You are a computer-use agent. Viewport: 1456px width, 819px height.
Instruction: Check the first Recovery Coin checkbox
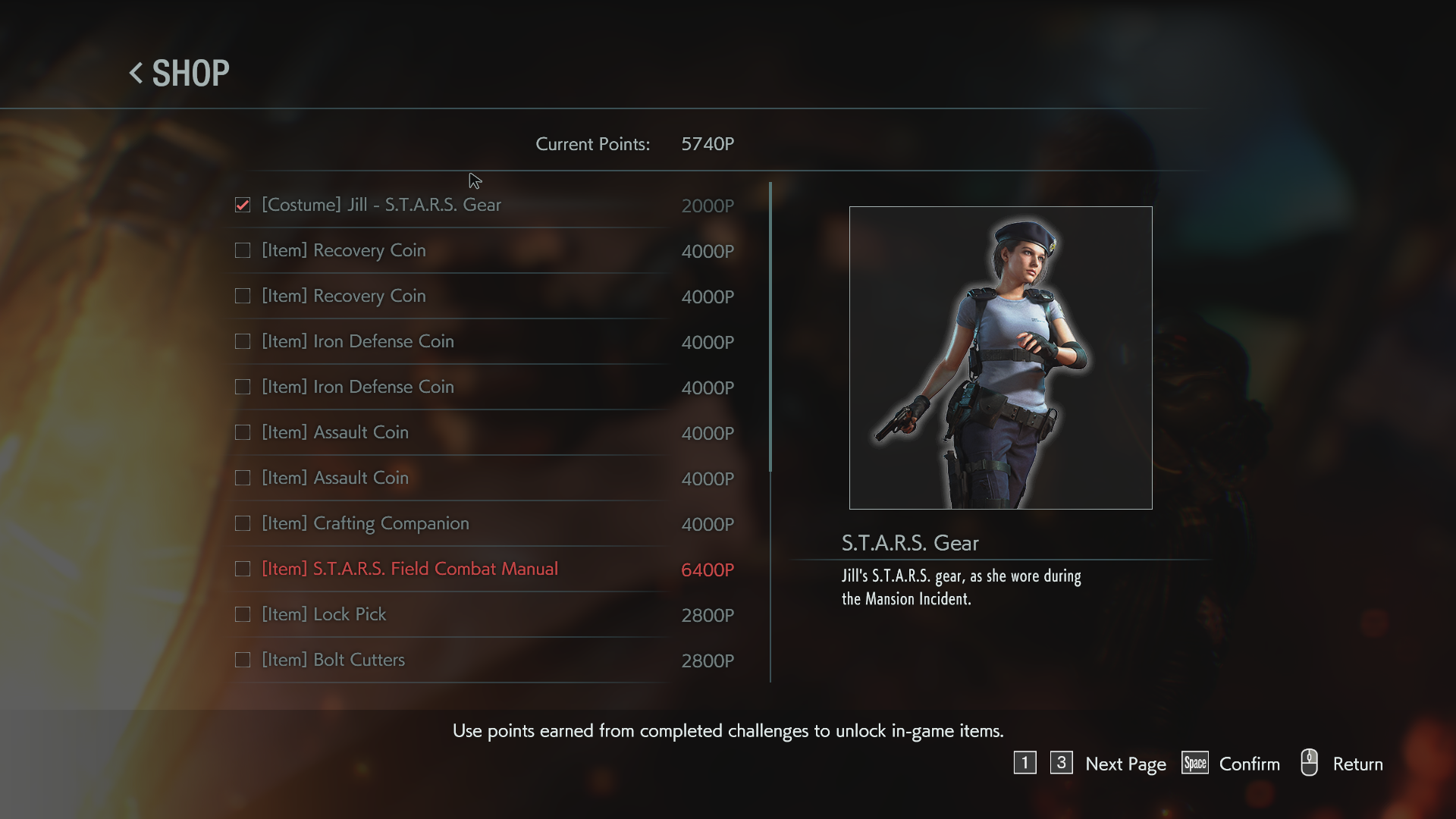click(243, 250)
